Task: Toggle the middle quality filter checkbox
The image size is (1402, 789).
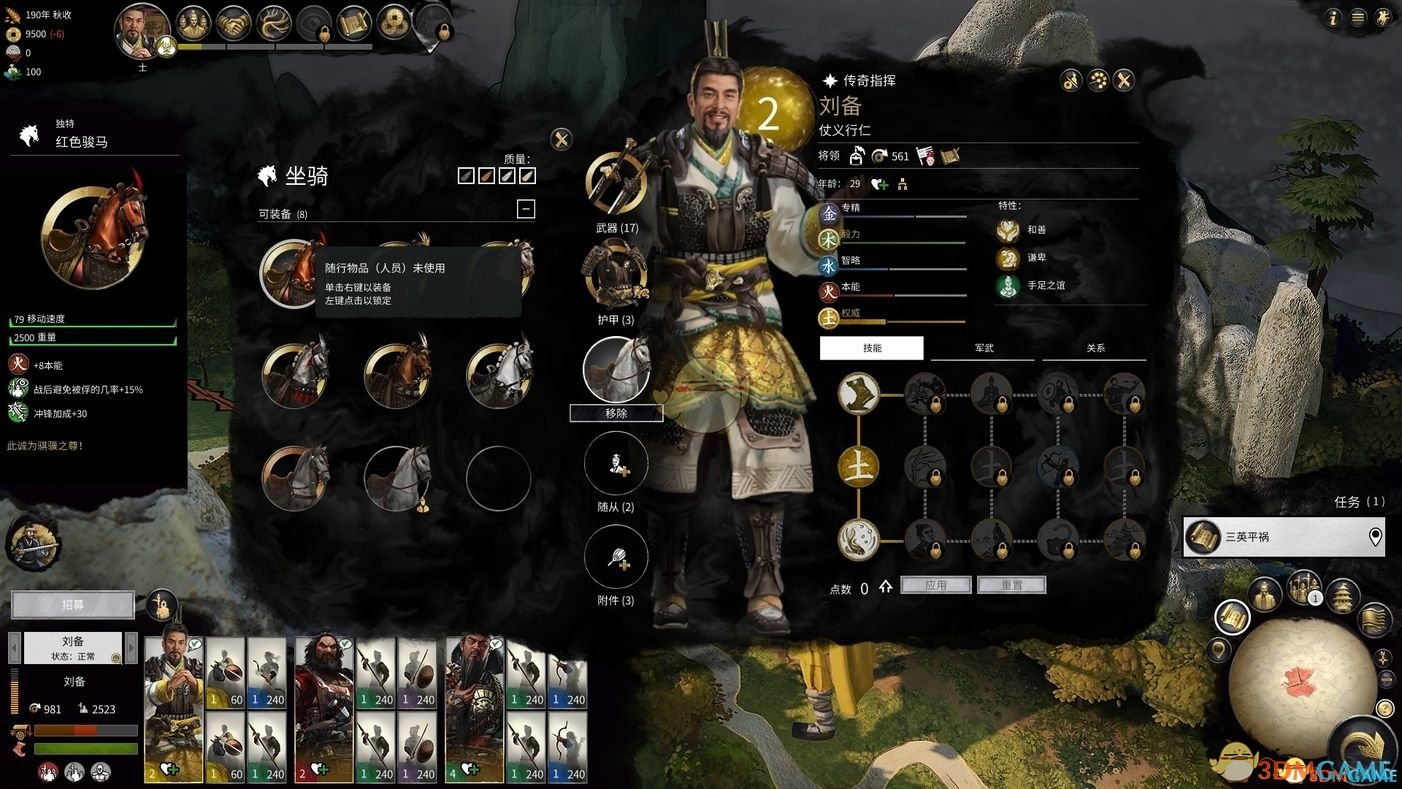Action: click(x=497, y=175)
